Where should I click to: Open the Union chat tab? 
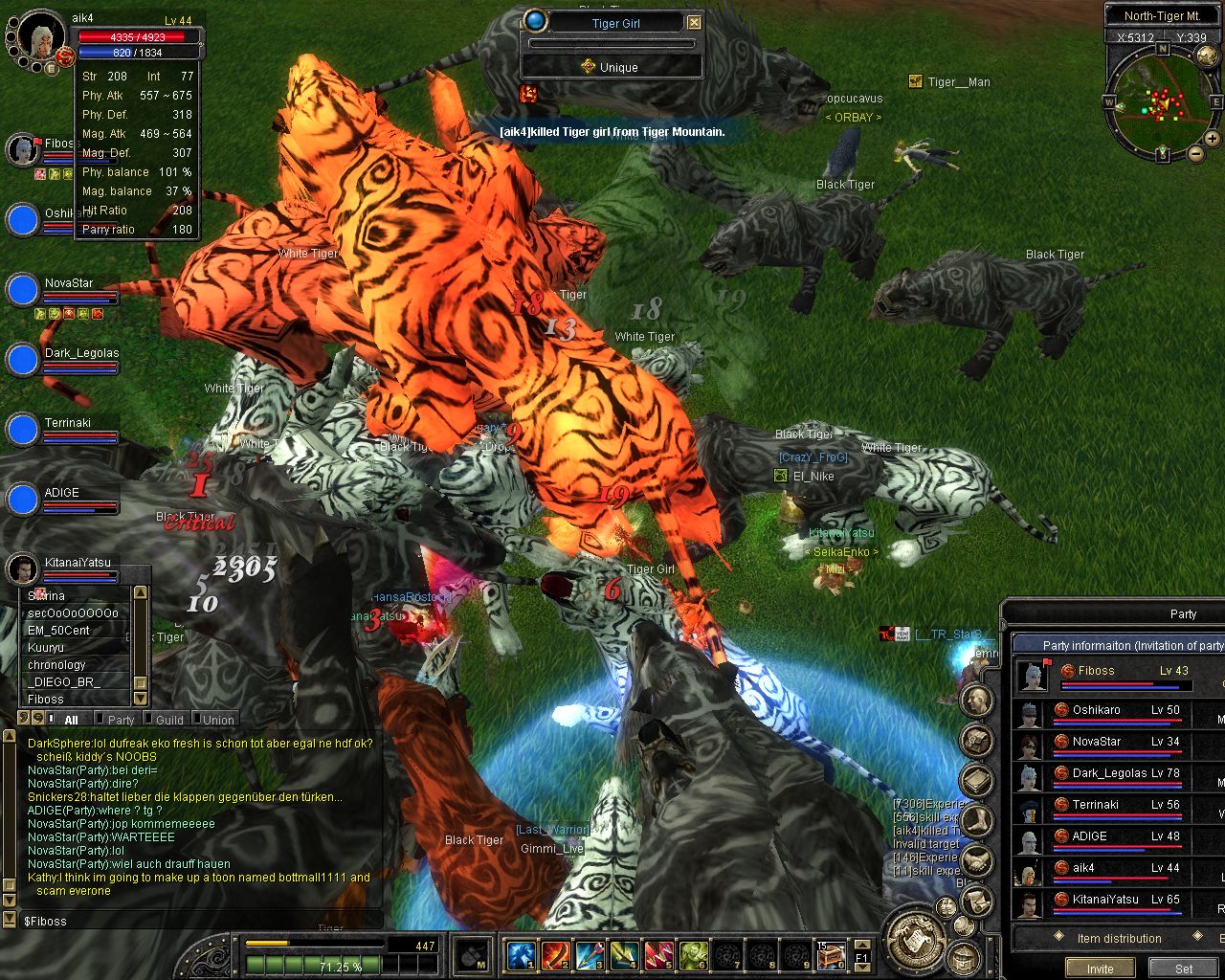pyautogui.click(x=218, y=720)
